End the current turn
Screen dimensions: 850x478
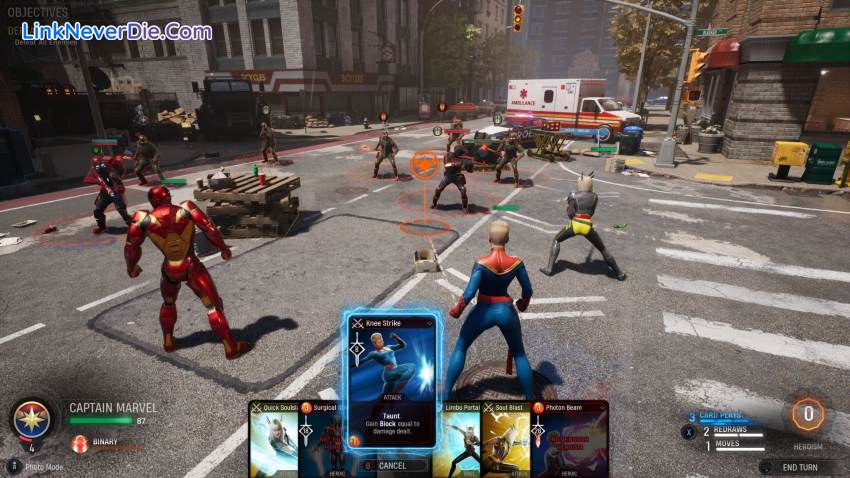(x=800, y=466)
